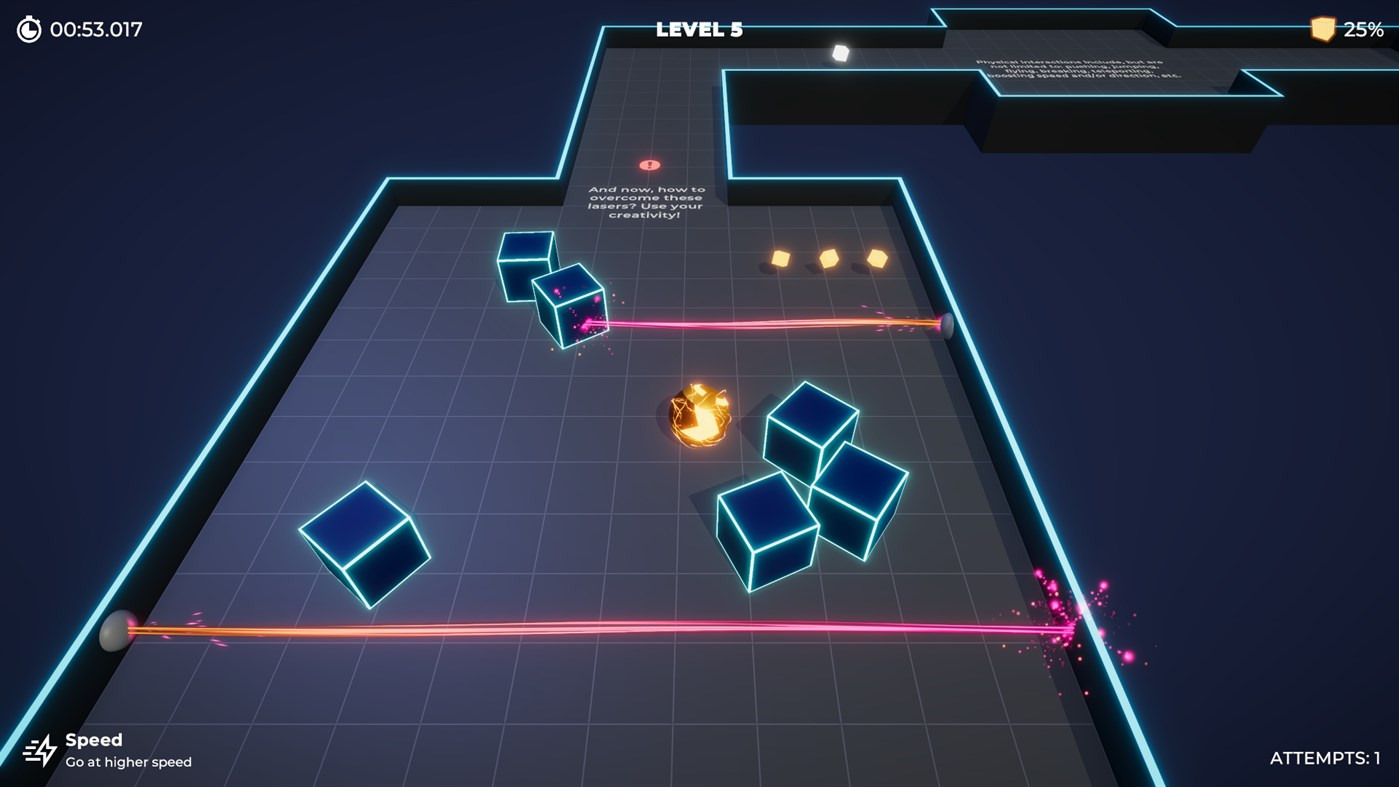Click the 25% completion indicator
Screen dimensions: 1399x787
[x=1363, y=29]
